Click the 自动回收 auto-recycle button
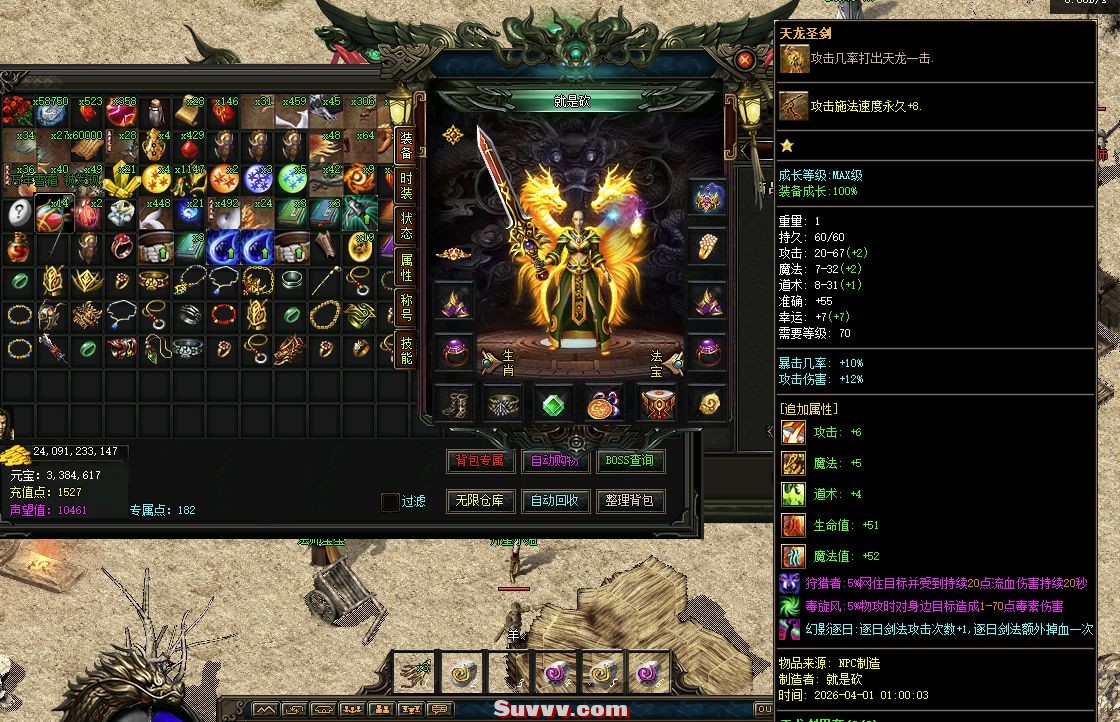1120x722 pixels. click(555, 501)
